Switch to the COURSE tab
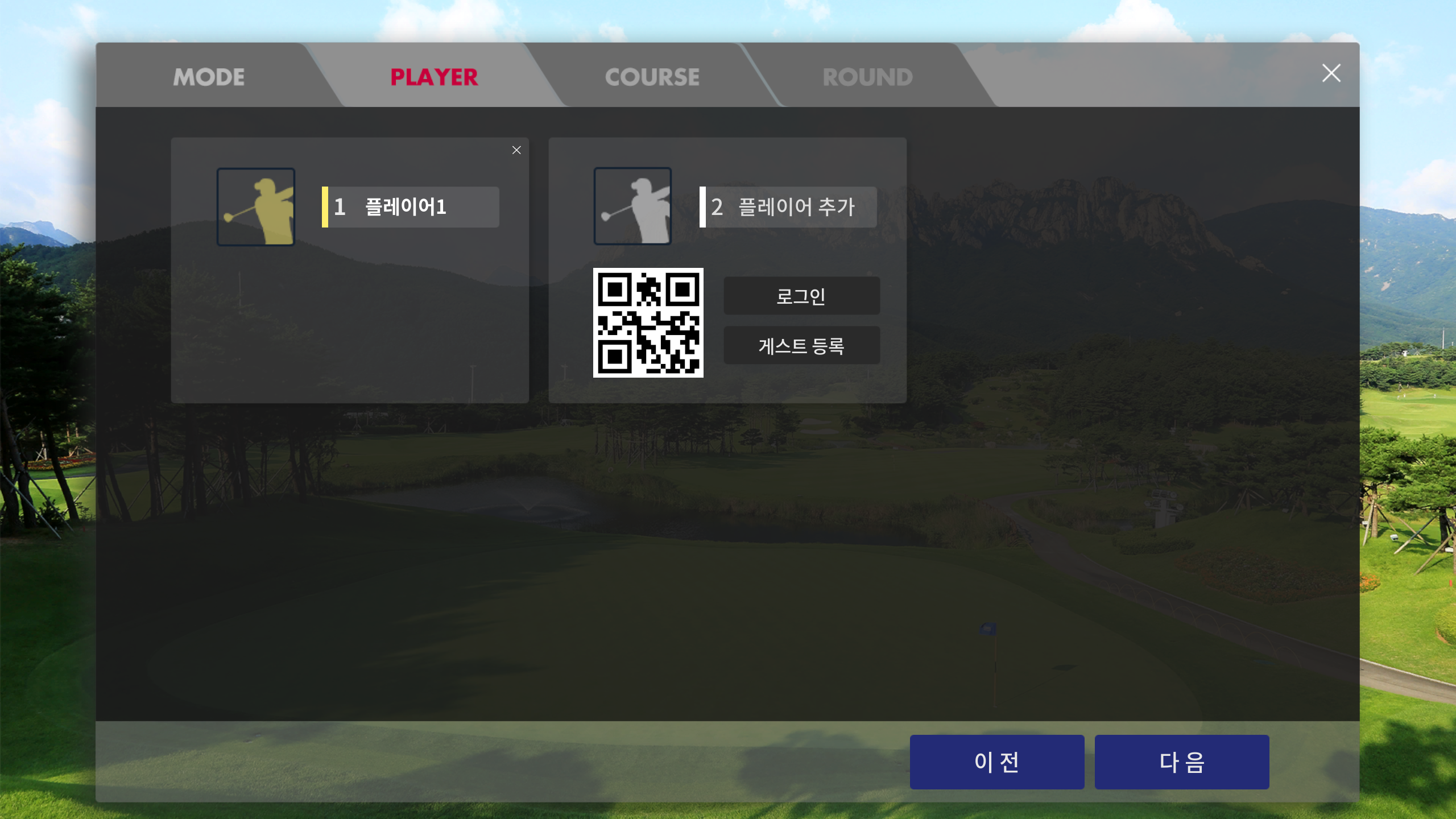The image size is (1456, 819). [652, 77]
